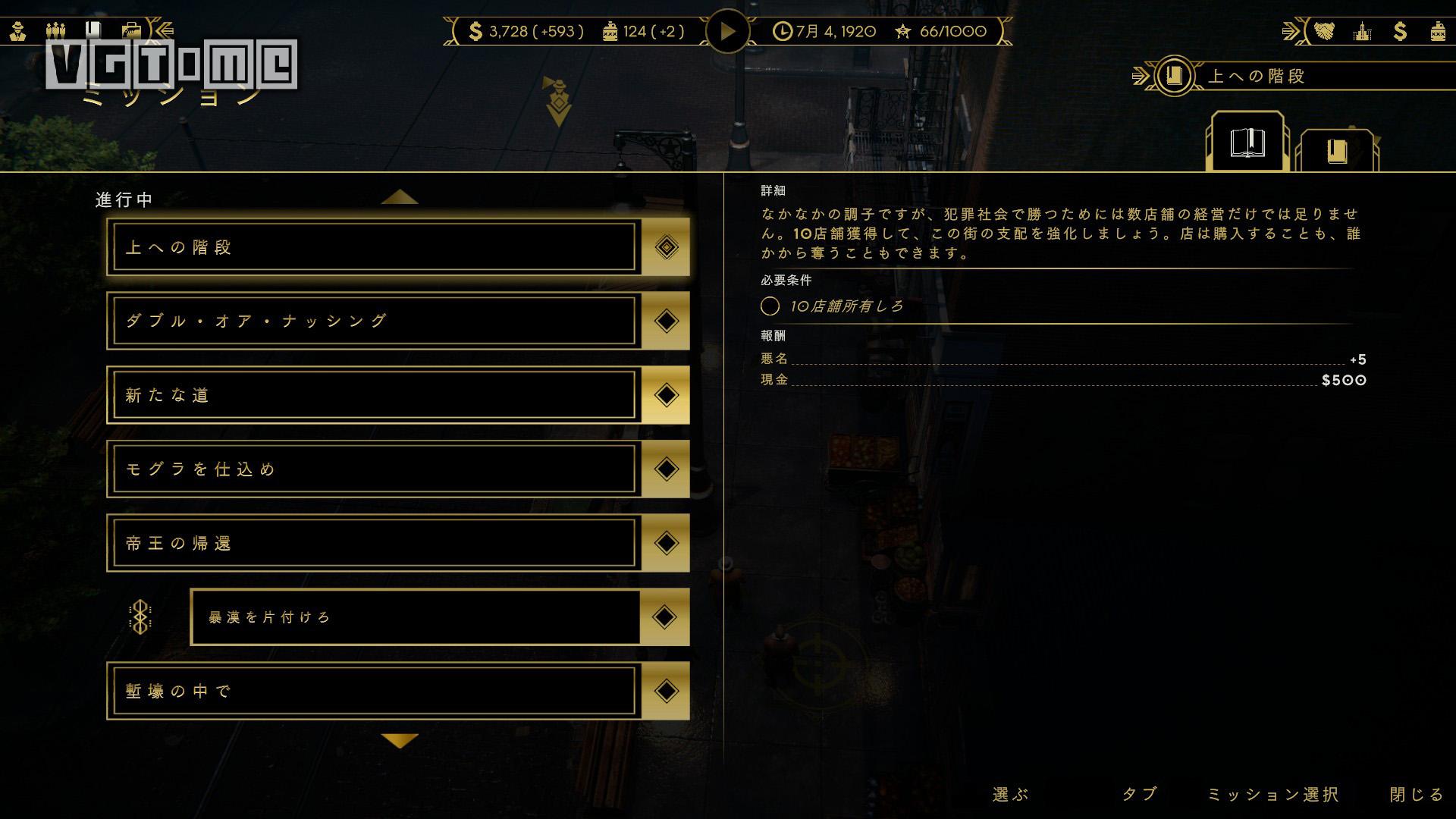Select the boss character icon top-left
Image resolution: width=1456 pixels, height=819 pixels.
(17, 30)
